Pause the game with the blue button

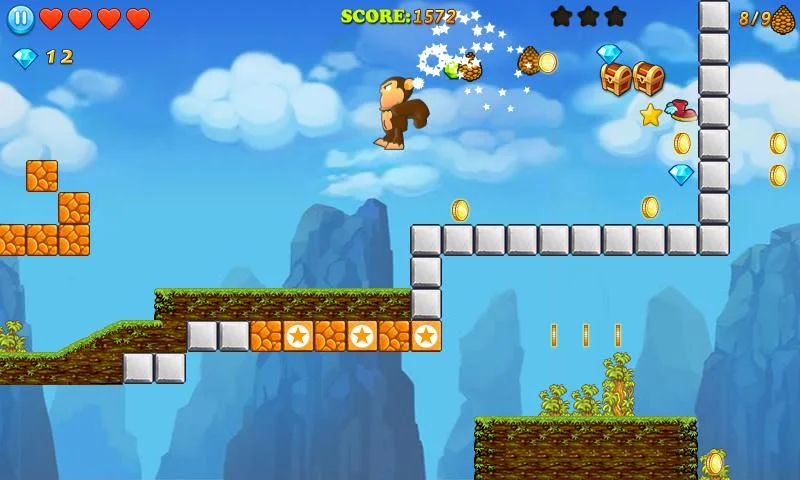pos(20,18)
